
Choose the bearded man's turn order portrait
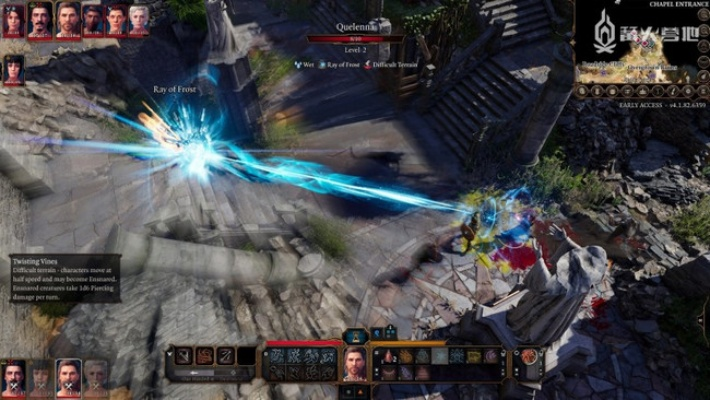click(x=67, y=19)
